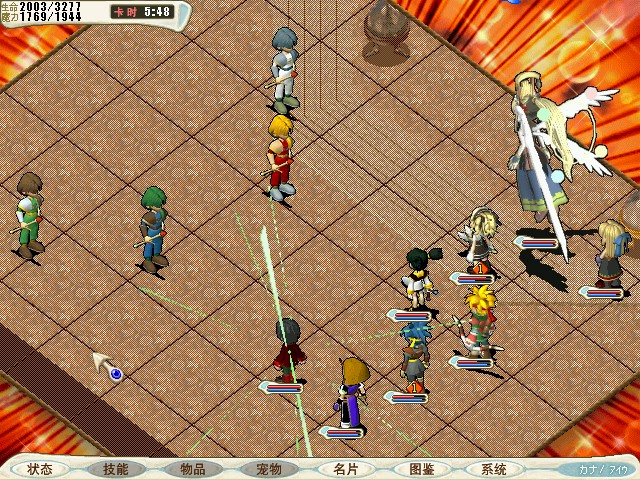
Task: Open the 物品 (Items) menu
Action: [x=192, y=469]
